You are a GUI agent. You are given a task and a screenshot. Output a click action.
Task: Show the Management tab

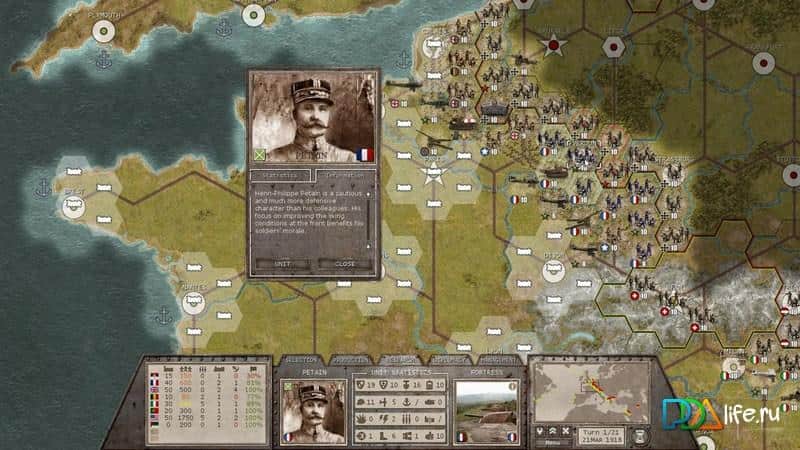497,360
